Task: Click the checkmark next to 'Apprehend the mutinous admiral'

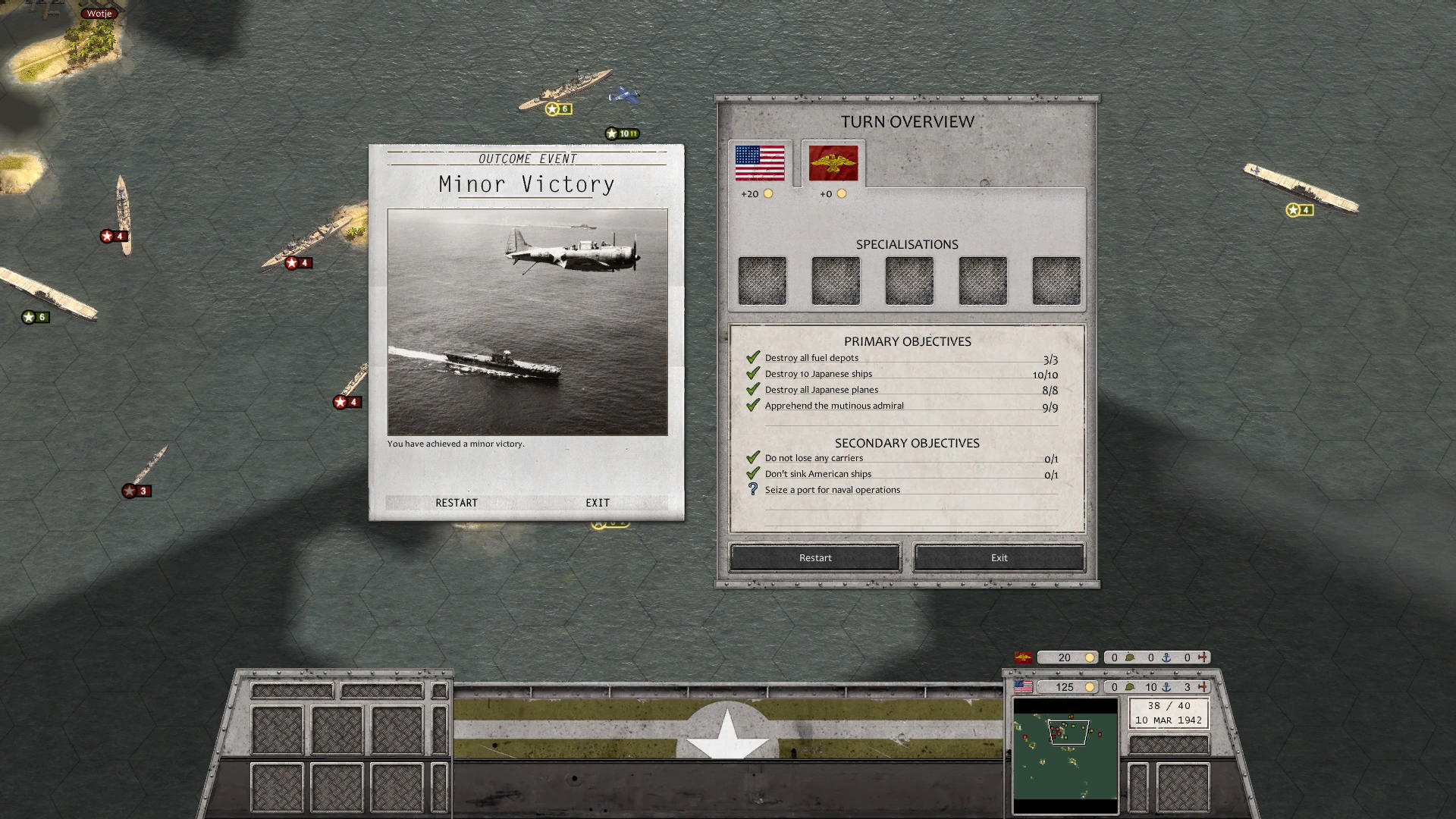Action: click(753, 404)
